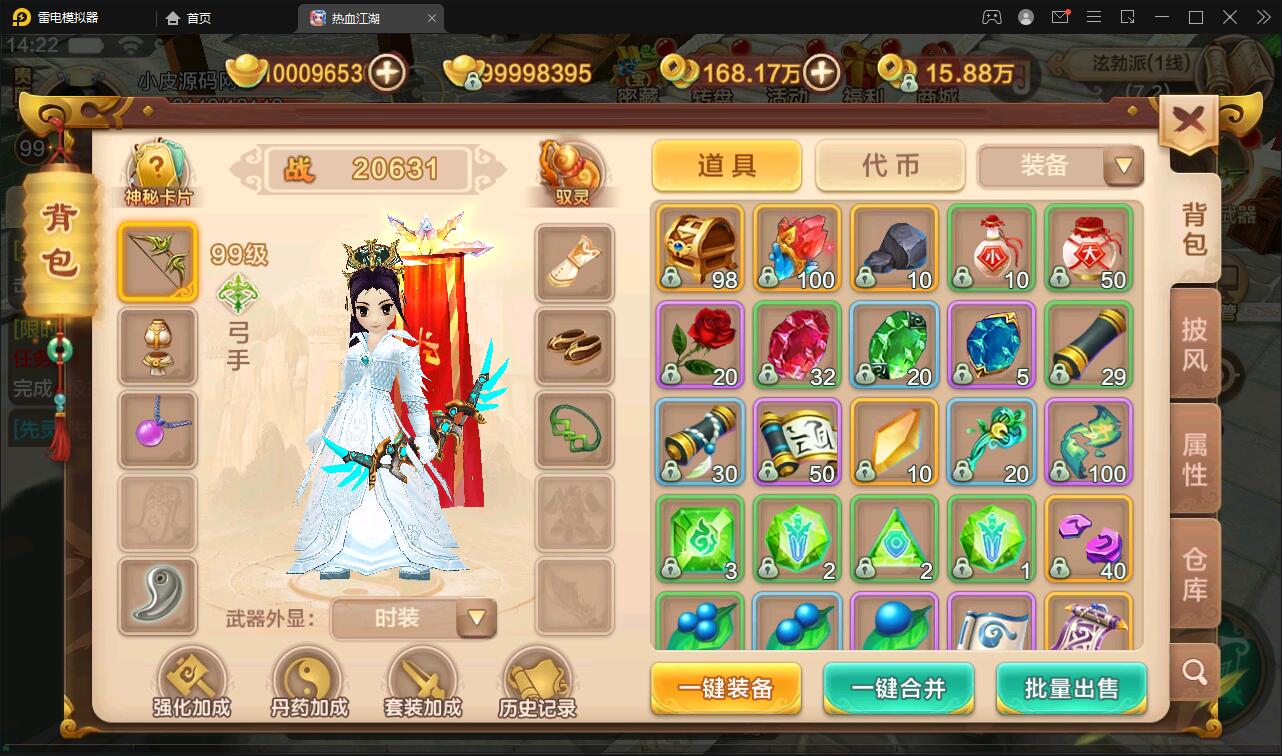
Task: Open 套装加成 via the sword icon
Action: (x=424, y=672)
